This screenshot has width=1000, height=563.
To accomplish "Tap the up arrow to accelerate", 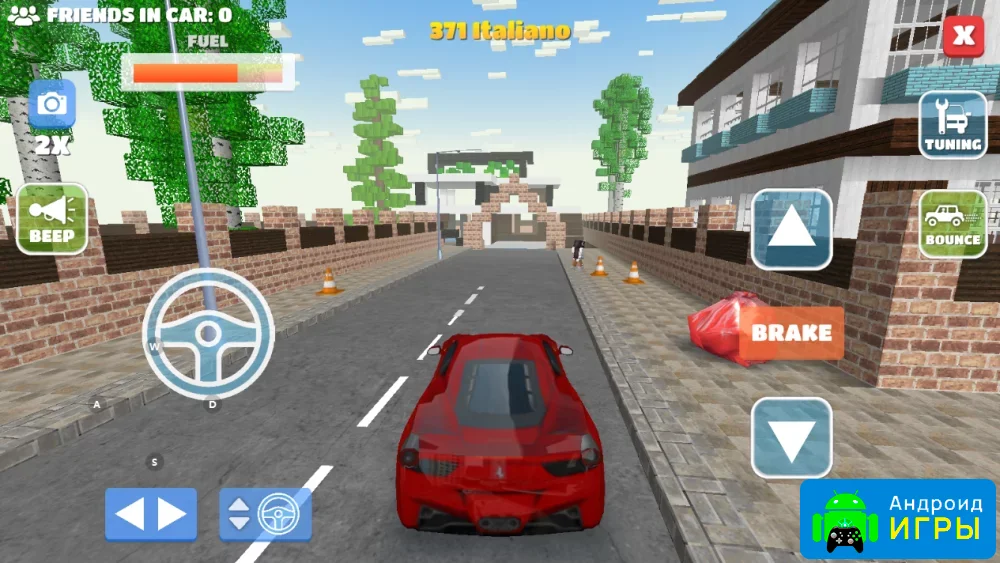I will click(791, 229).
